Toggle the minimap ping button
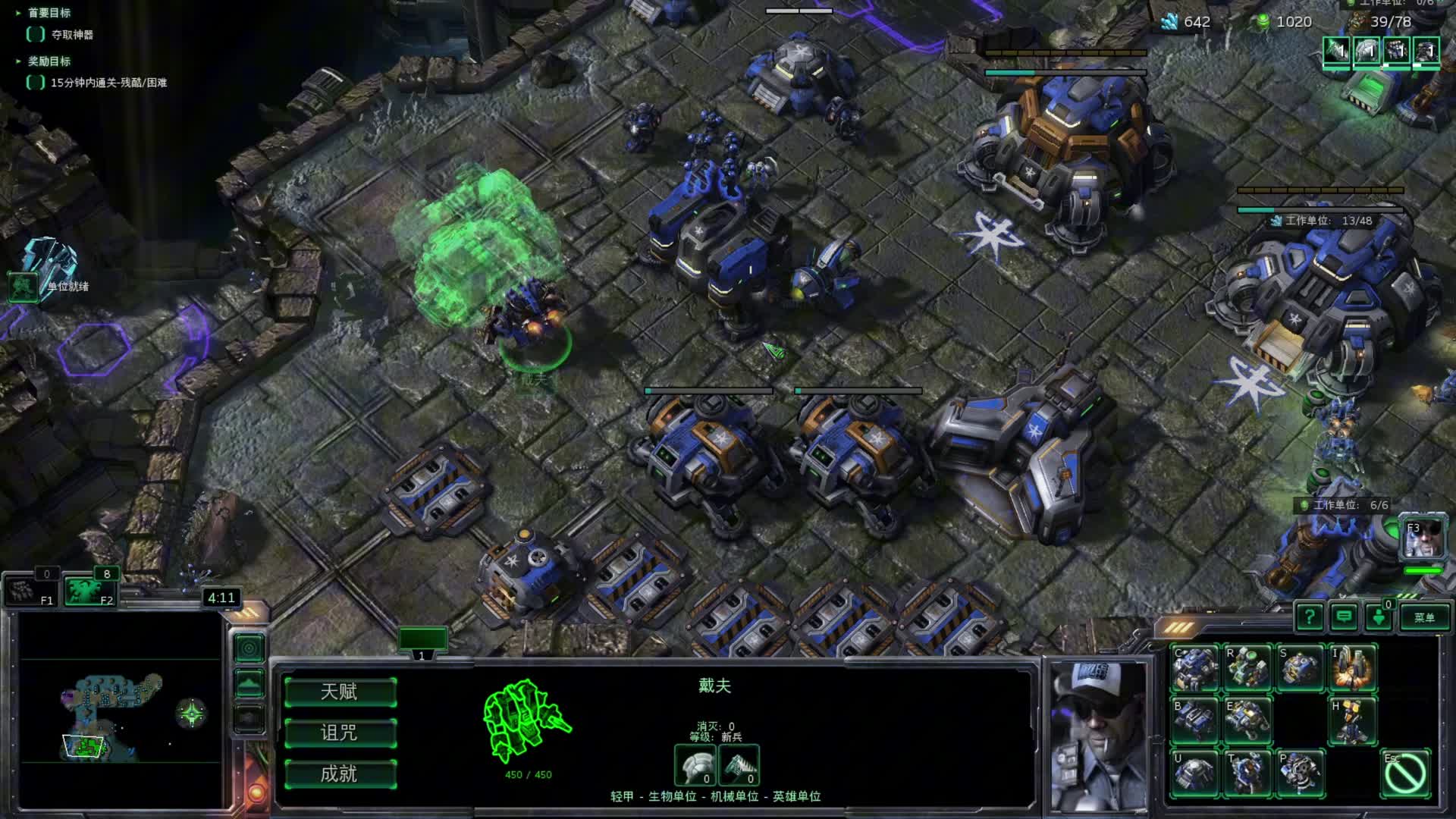The height and width of the screenshot is (819, 1456). pyautogui.click(x=249, y=648)
